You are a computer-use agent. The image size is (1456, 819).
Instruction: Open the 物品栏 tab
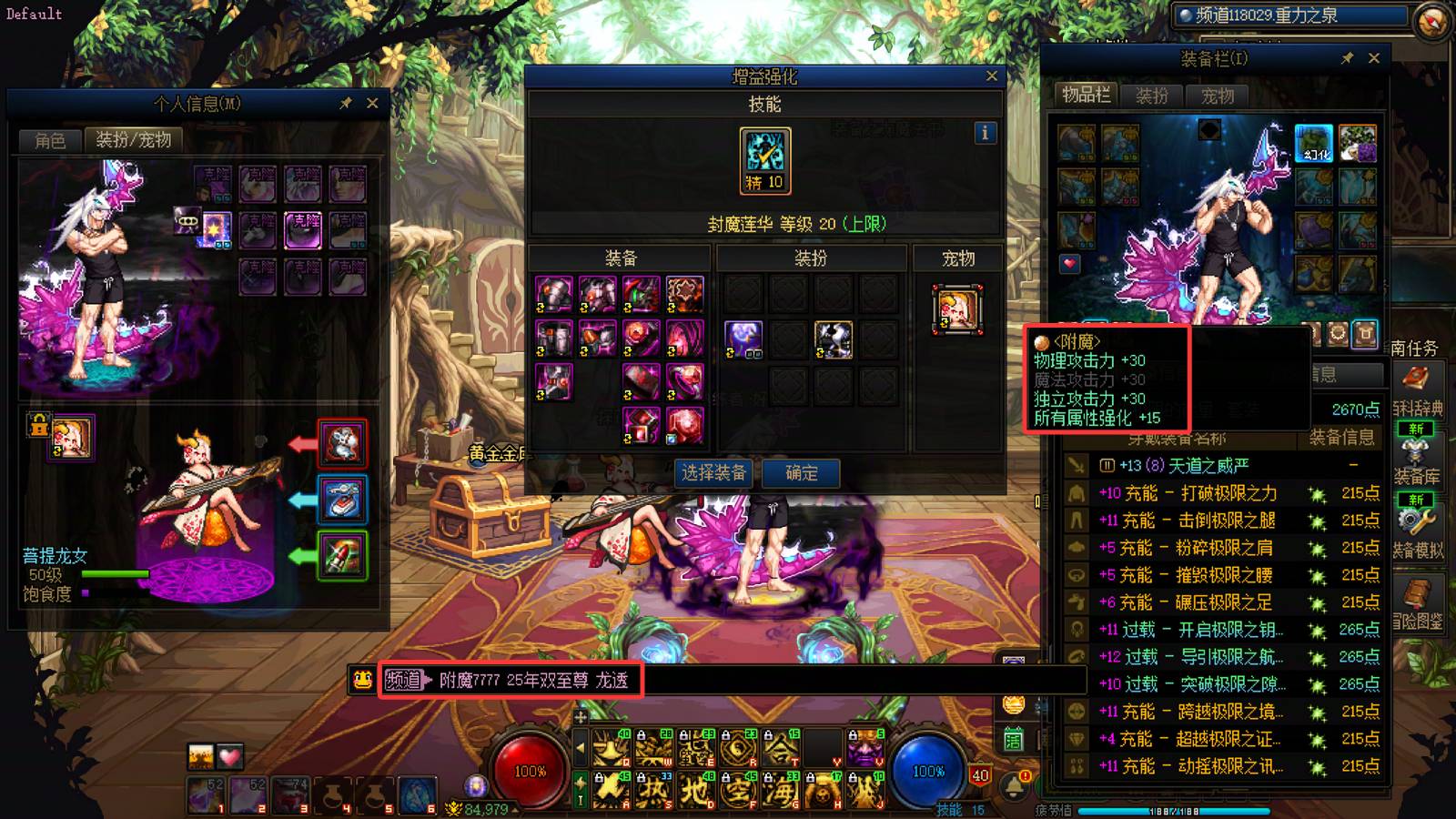[x=1086, y=95]
